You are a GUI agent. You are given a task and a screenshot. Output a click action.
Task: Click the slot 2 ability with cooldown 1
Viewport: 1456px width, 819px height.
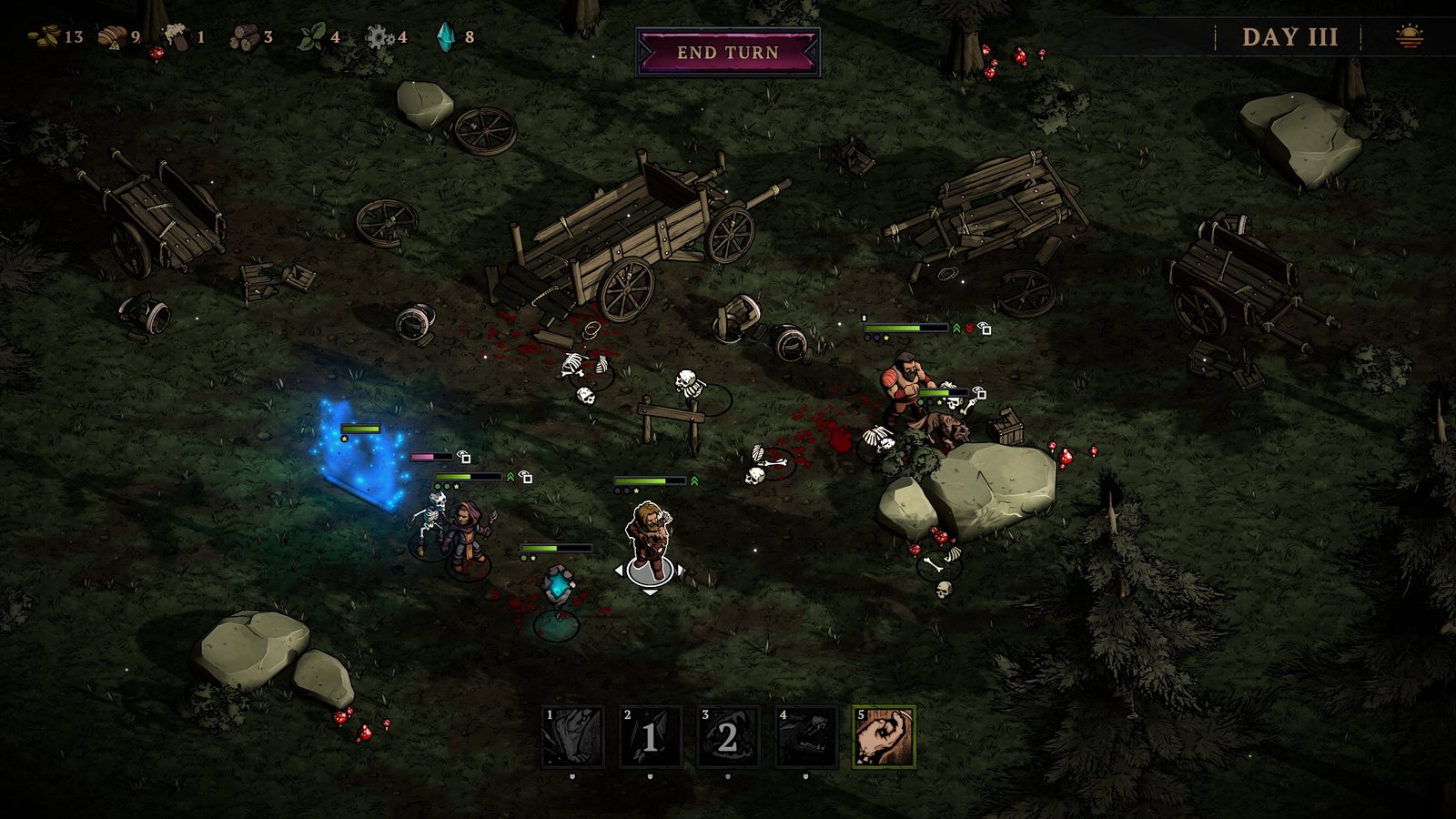click(650, 737)
